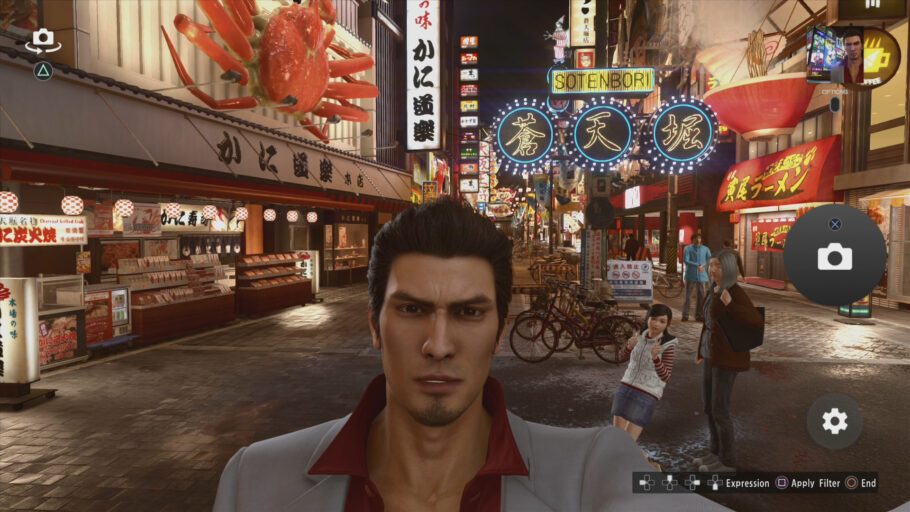The height and width of the screenshot is (512, 910).
Task: View the last photo thumbnail
Action: (851, 56)
